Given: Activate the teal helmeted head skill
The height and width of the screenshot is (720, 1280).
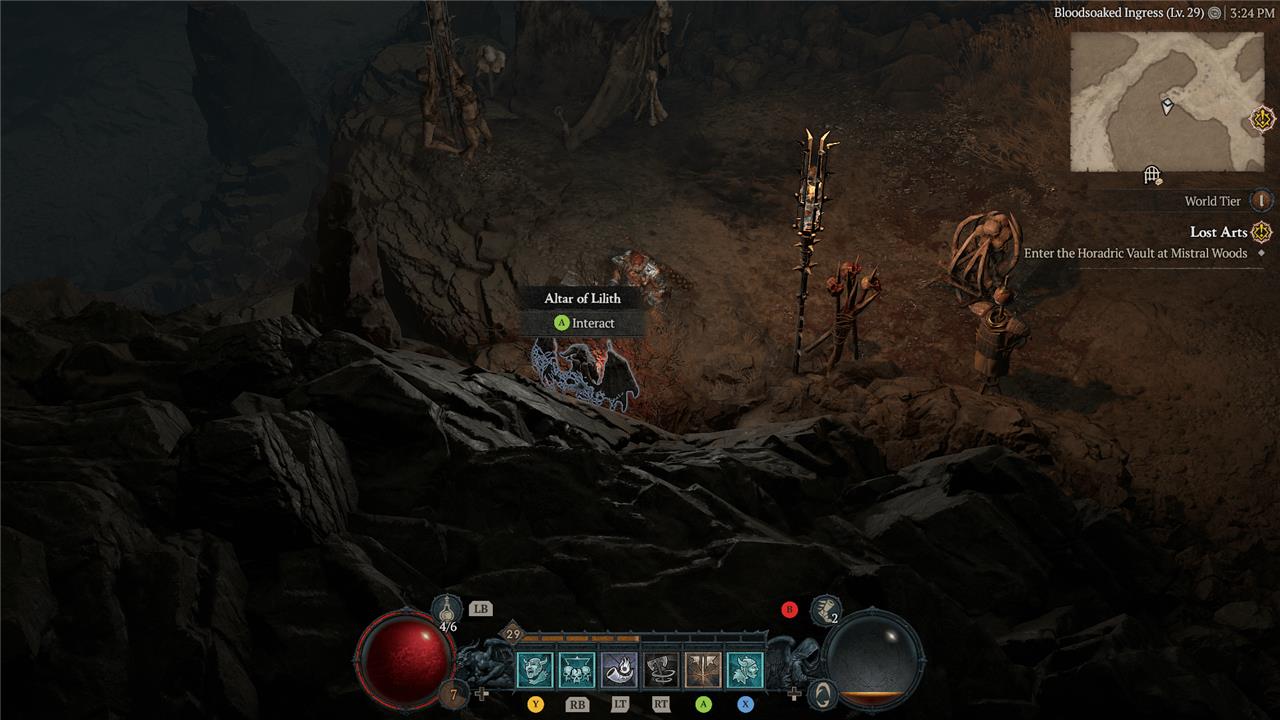Looking at the screenshot, I should pyautogui.click(x=745, y=670).
